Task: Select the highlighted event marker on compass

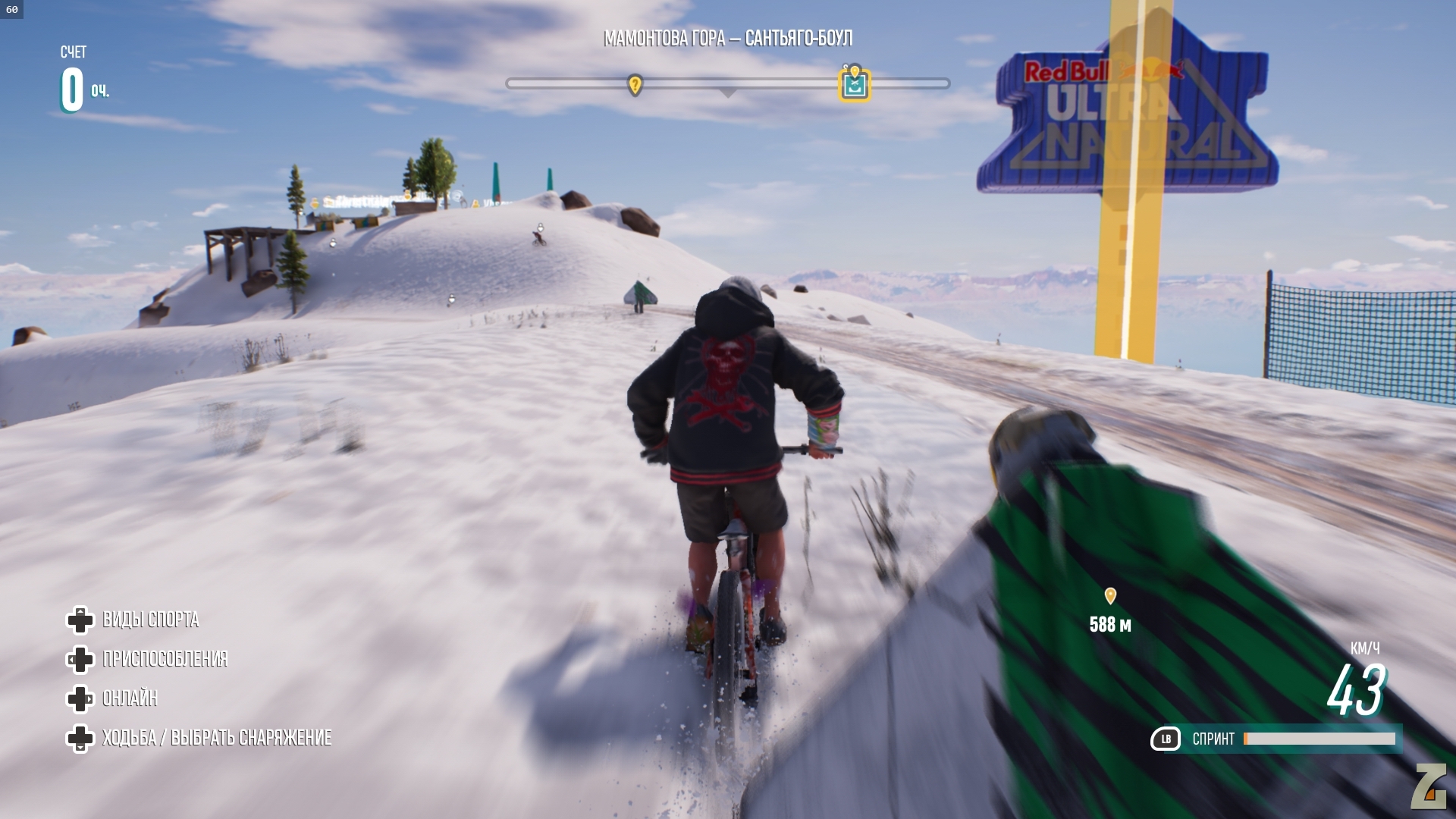Action: coord(855,83)
